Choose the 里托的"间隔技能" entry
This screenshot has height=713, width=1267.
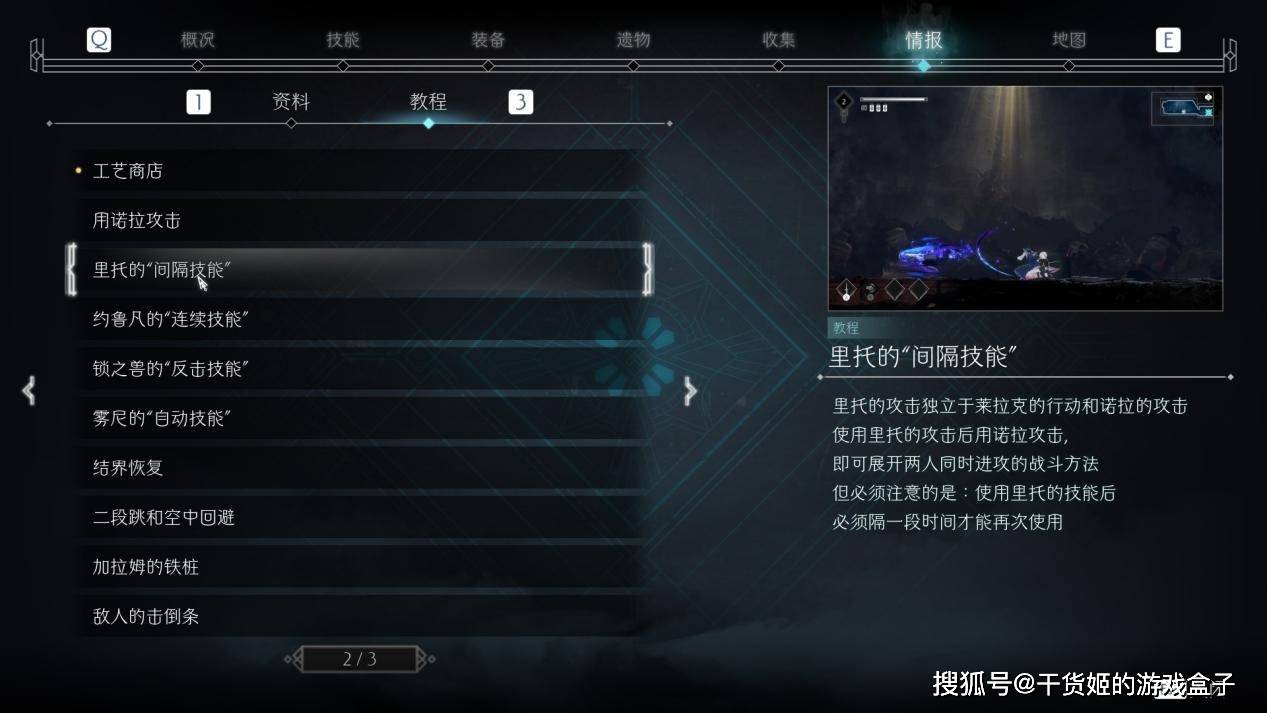pos(360,270)
